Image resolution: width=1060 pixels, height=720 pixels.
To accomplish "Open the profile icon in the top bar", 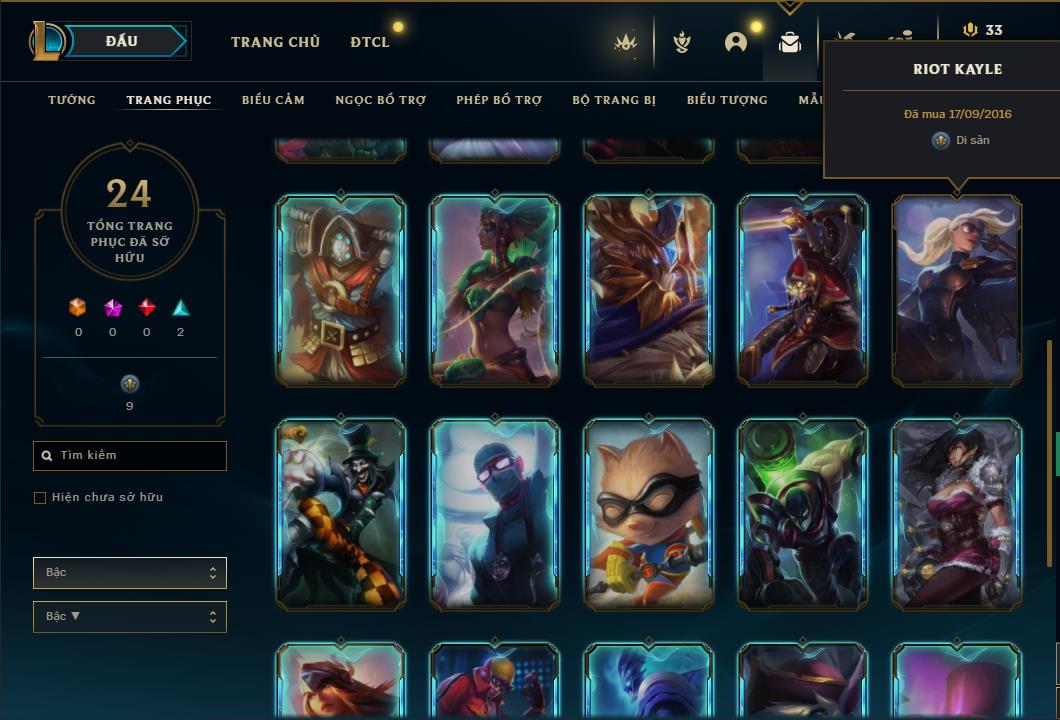I will [736, 43].
